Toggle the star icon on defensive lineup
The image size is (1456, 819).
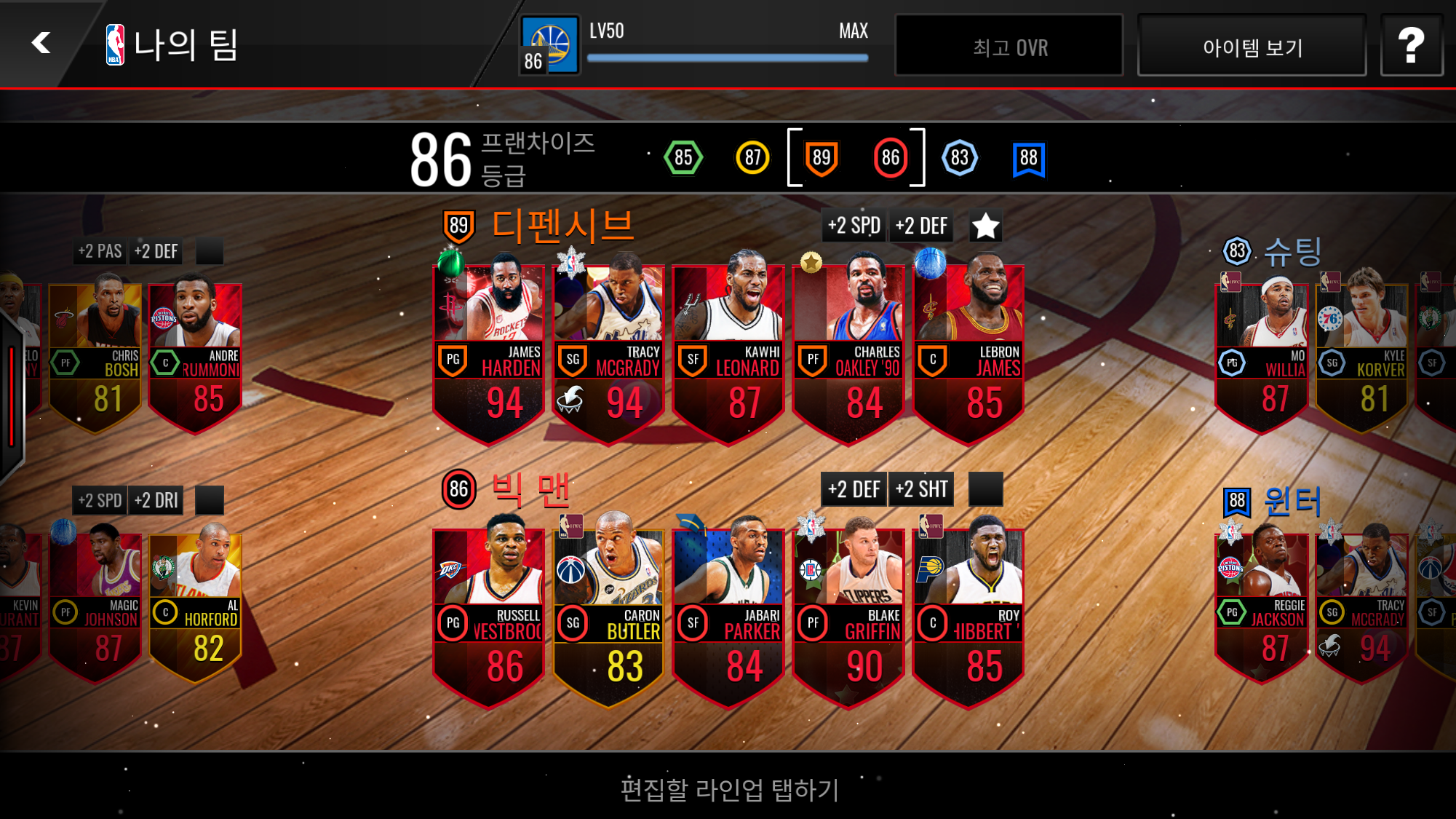986,226
